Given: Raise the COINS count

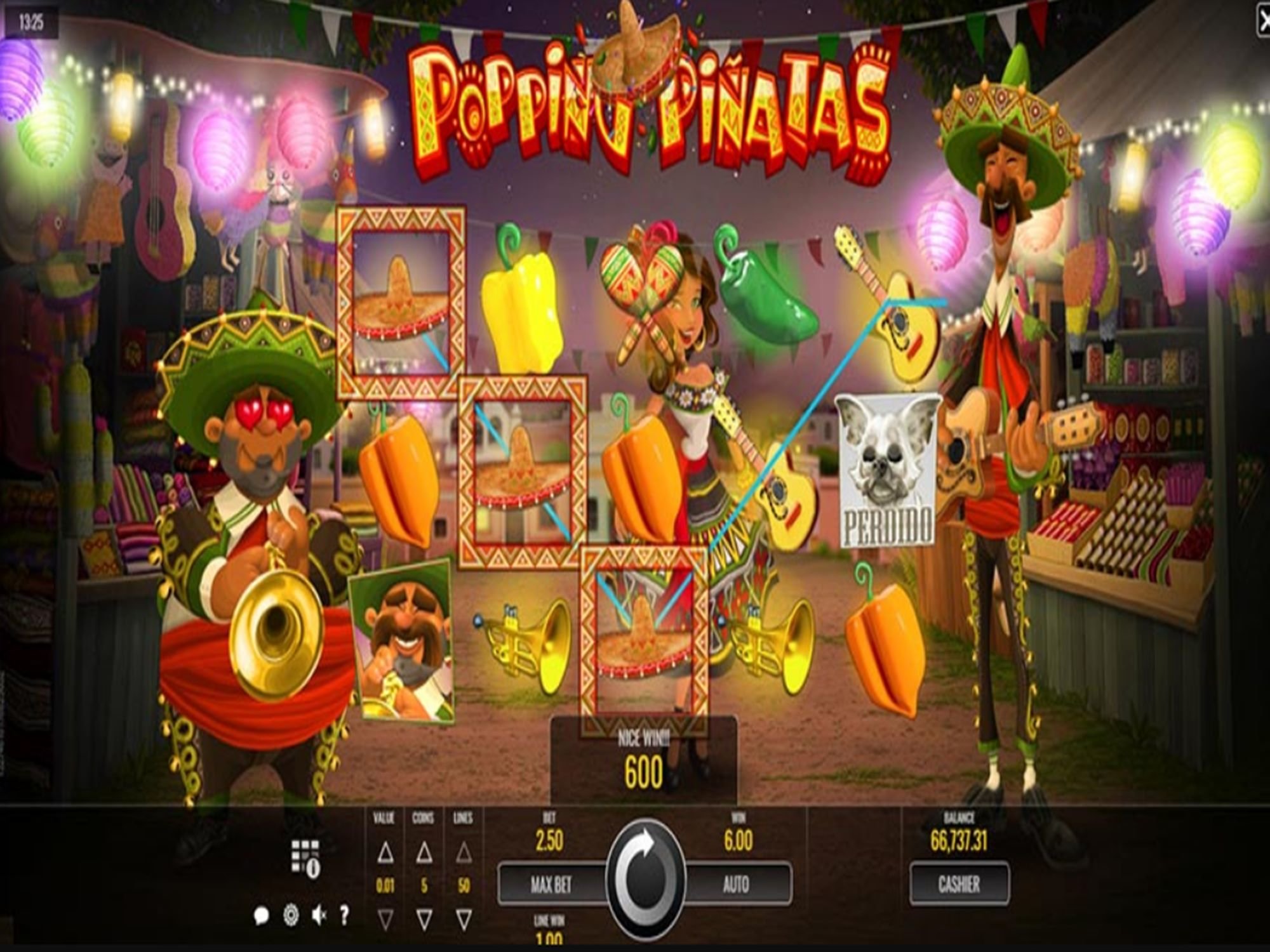Looking at the screenshot, I should click(424, 854).
